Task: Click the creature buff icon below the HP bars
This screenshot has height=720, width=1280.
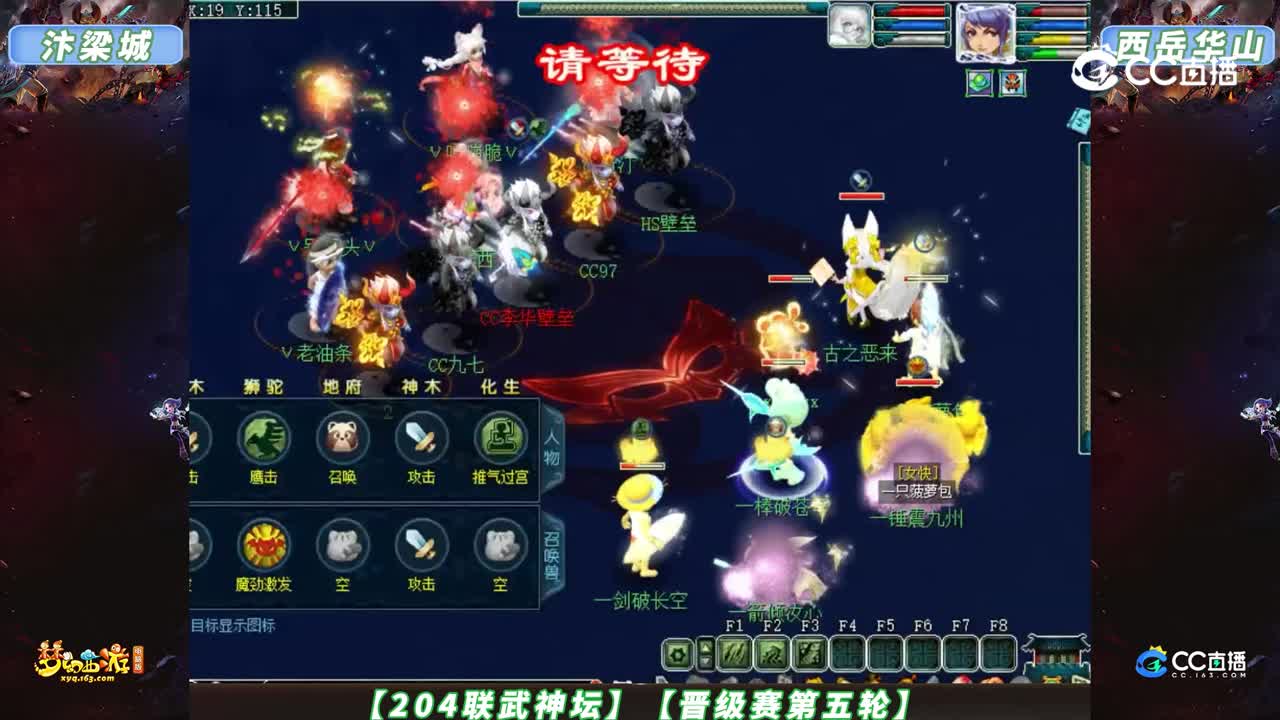Action: 1012,82
